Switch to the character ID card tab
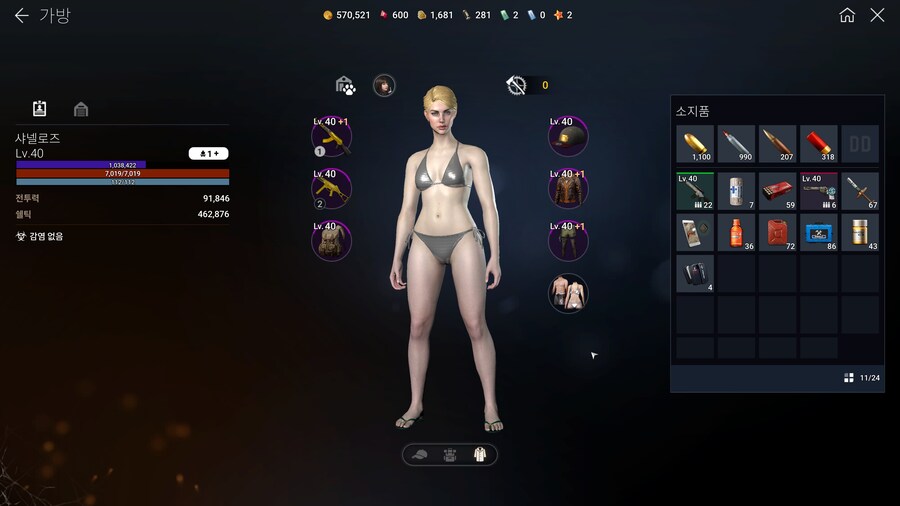This screenshot has height=506, width=900. click(40, 108)
